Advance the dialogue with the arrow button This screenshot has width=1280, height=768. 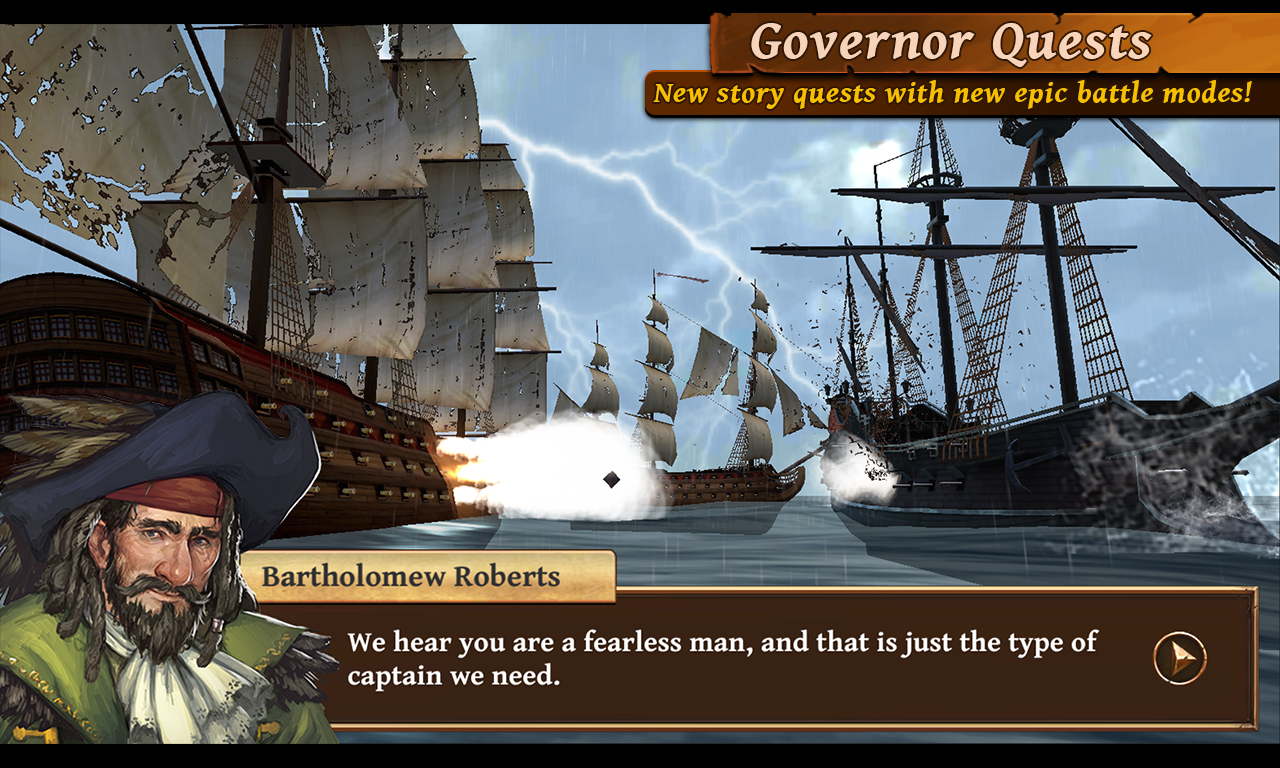click(x=1180, y=658)
